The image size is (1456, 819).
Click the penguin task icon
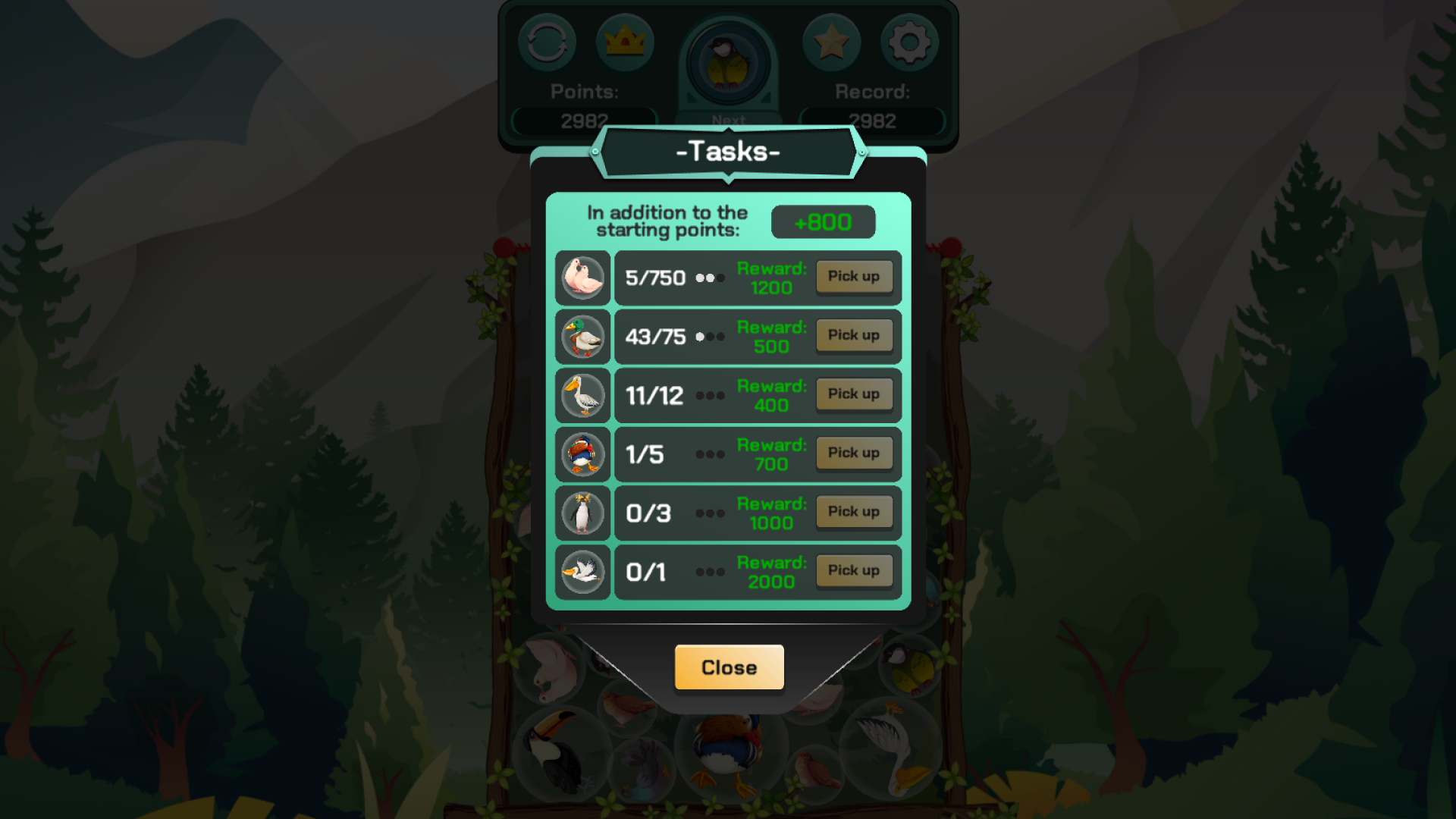[x=582, y=513]
